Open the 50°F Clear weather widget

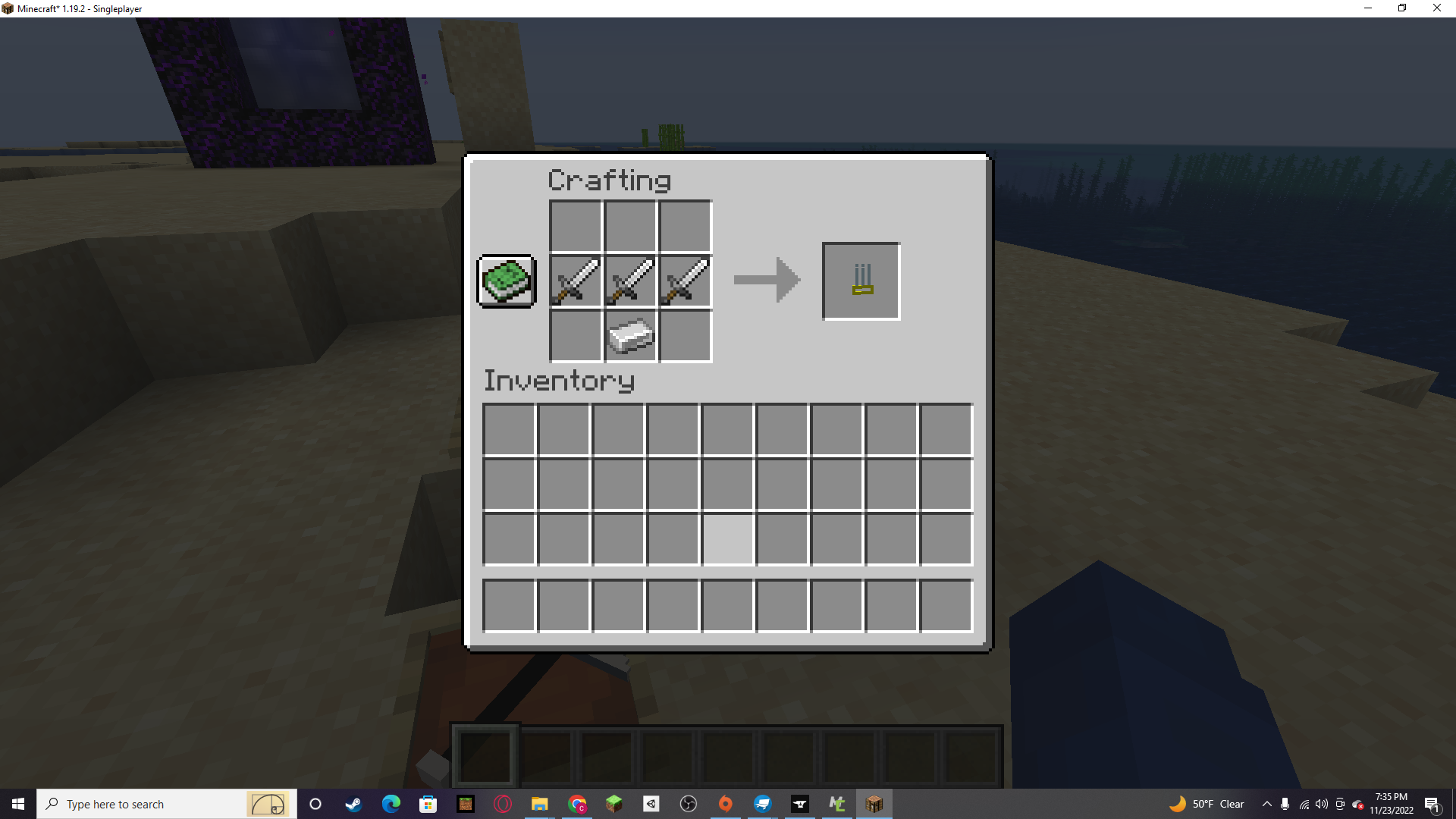click(x=1207, y=804)
